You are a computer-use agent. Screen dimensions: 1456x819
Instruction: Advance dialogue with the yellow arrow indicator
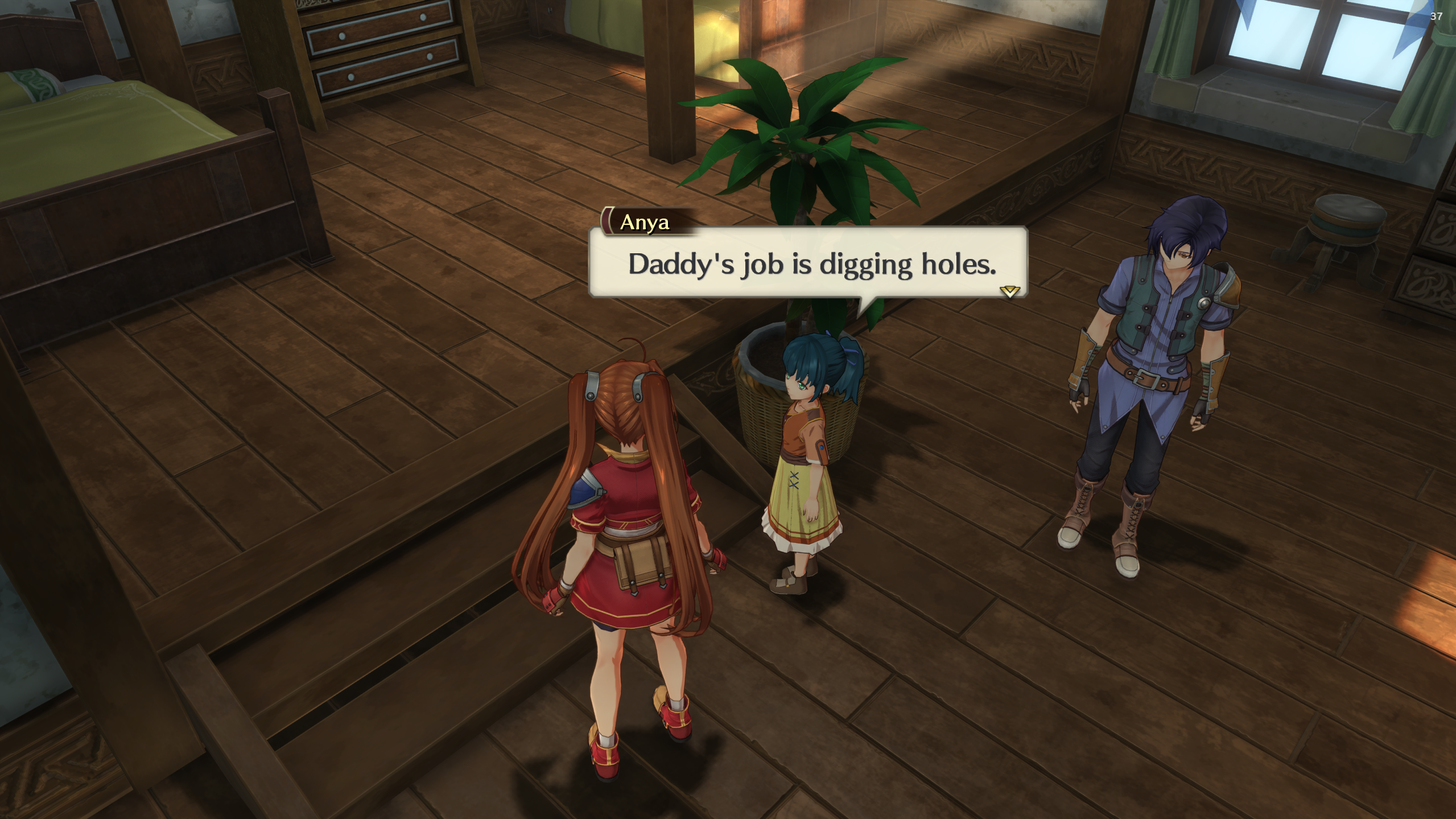coord(1009,292)
